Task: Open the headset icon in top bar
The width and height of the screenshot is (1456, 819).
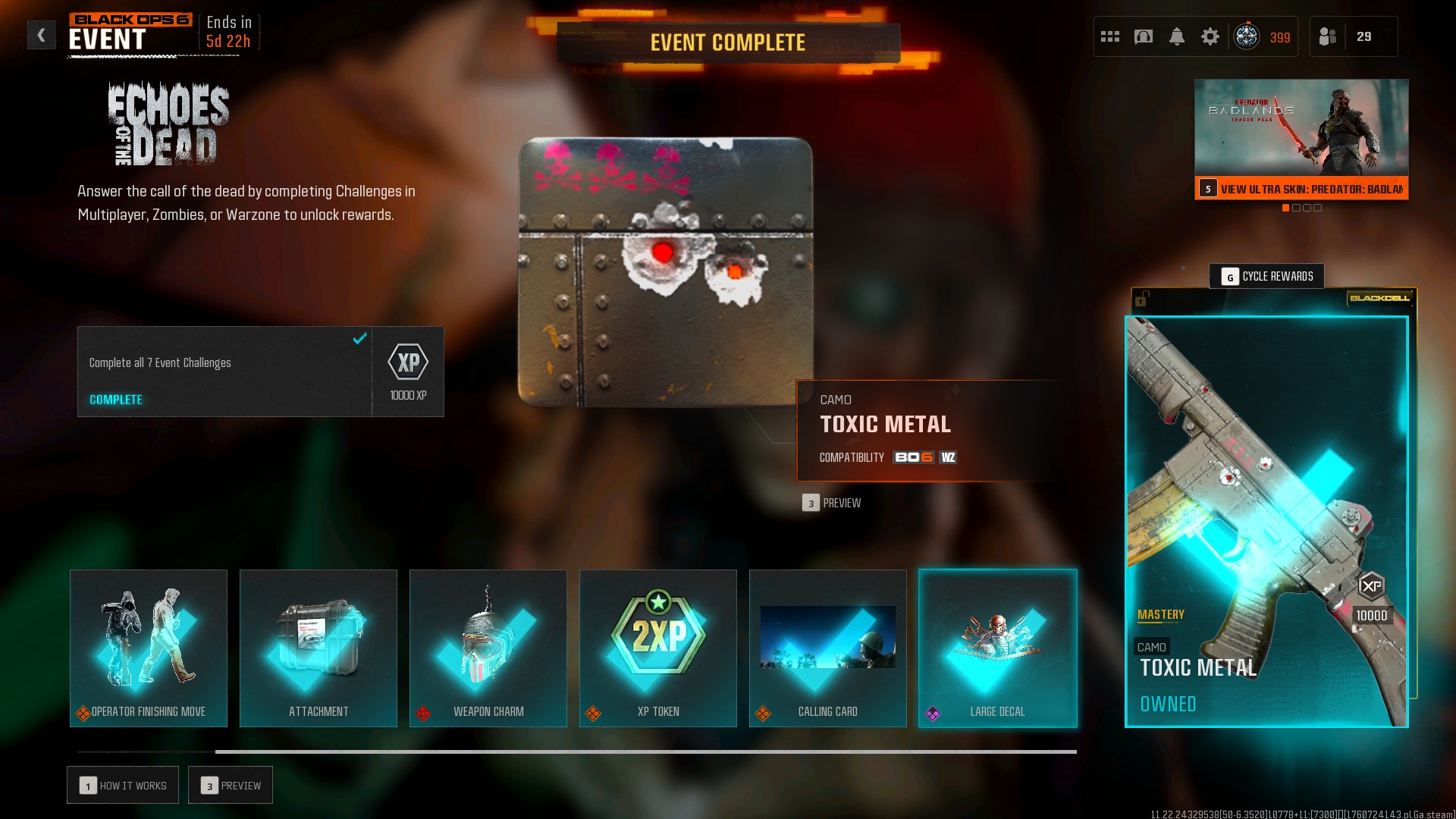Action: 1144,36
